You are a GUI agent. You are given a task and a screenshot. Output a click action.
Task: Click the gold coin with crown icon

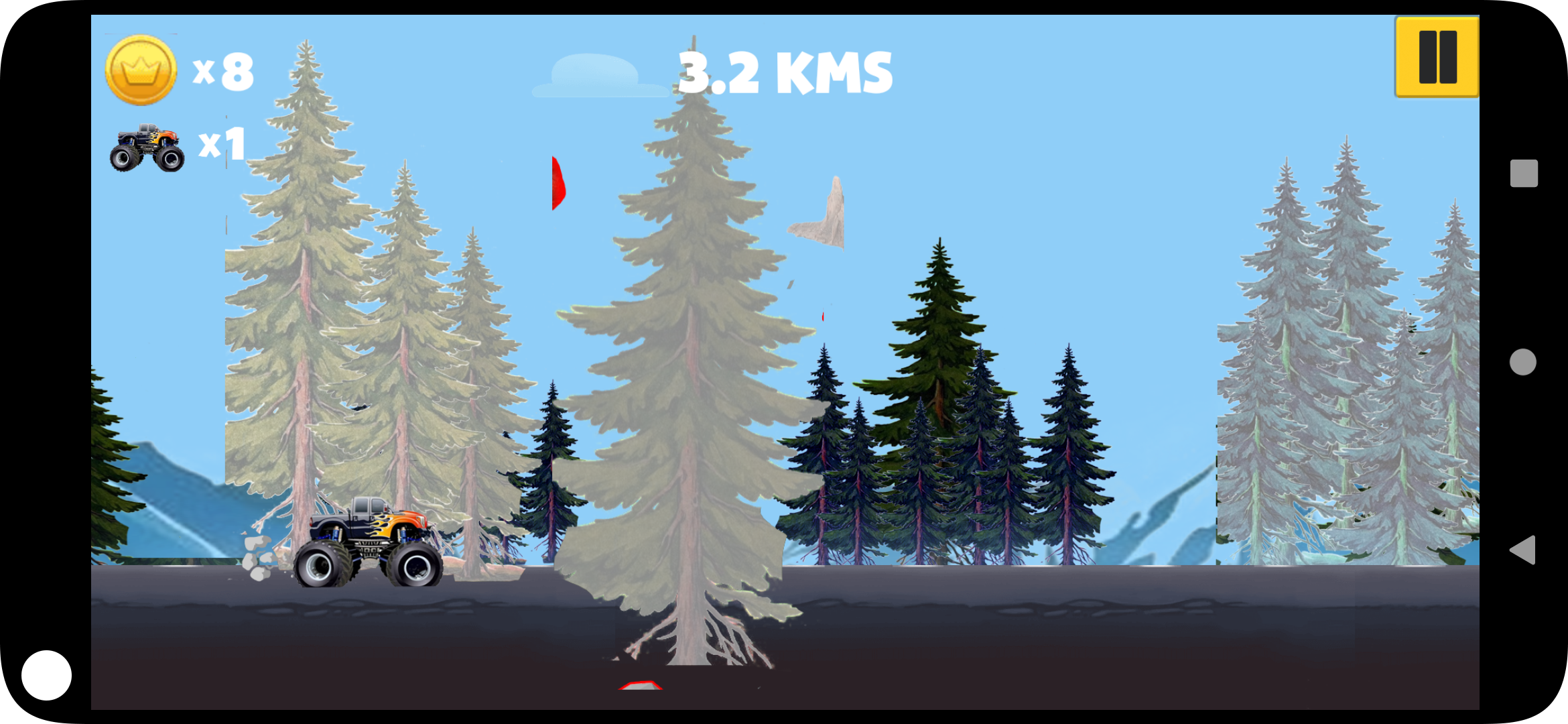(140, 69)
